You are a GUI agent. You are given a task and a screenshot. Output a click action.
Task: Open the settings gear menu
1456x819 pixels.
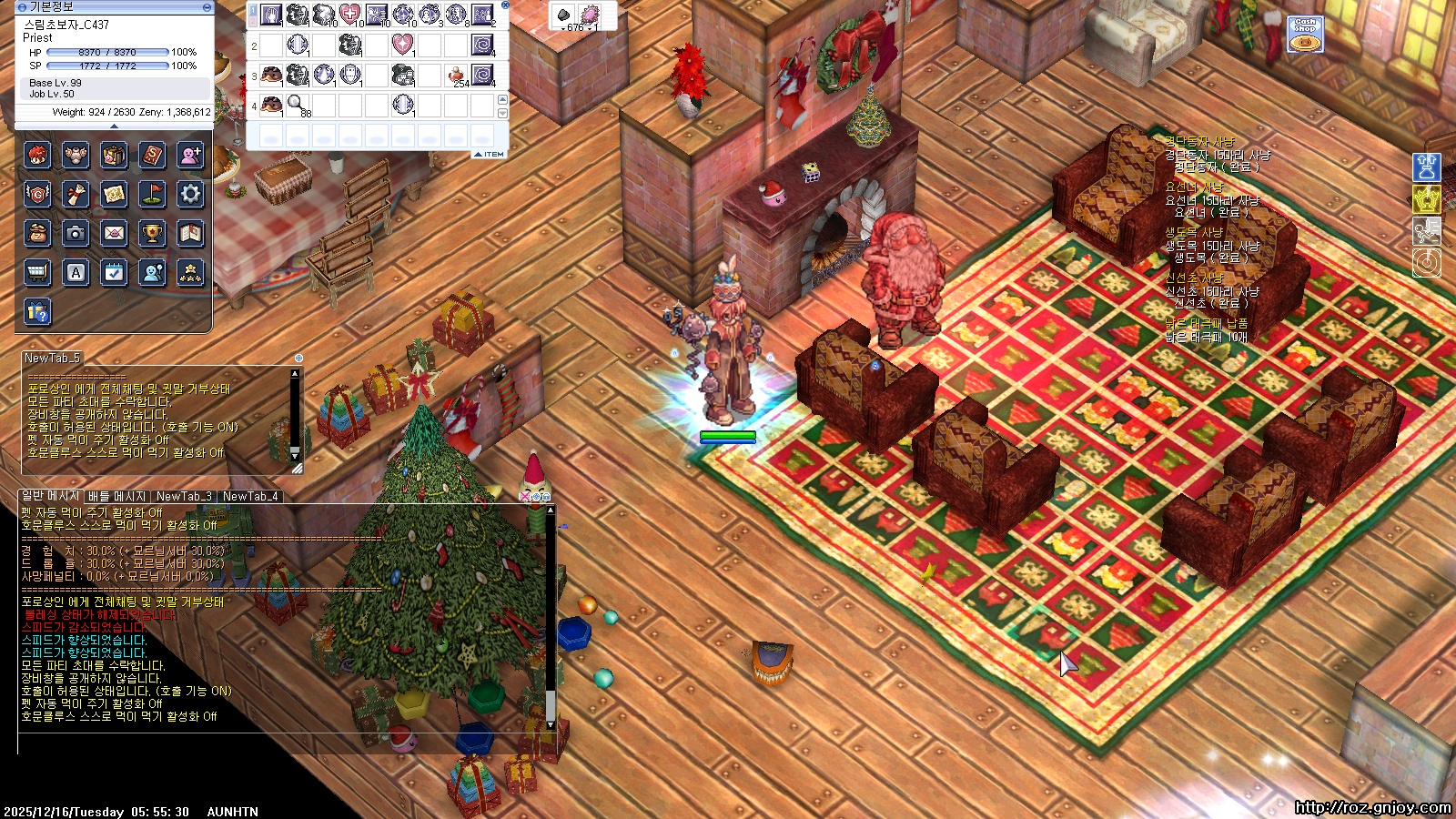click(x=190, y=194)
